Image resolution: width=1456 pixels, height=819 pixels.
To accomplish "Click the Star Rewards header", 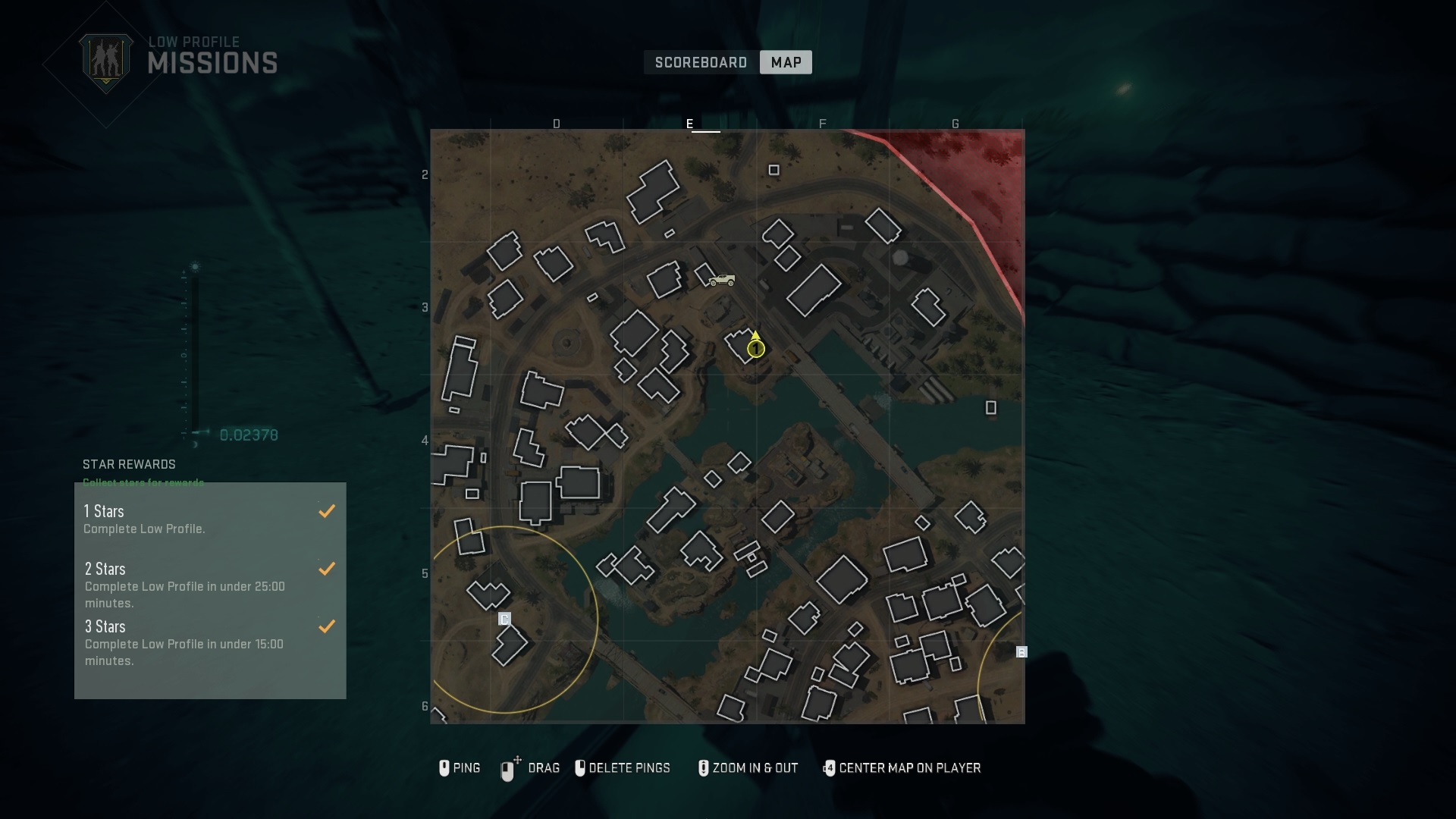I will click(x=128, y=465).
